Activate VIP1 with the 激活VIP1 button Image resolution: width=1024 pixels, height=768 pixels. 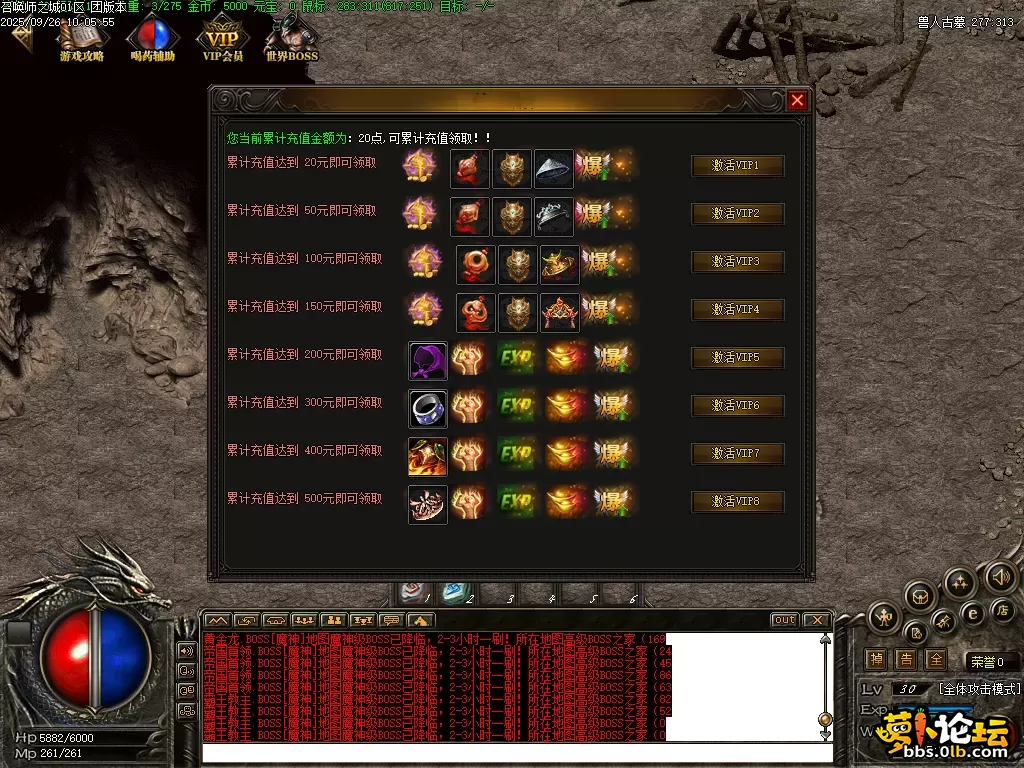[737, 166]
